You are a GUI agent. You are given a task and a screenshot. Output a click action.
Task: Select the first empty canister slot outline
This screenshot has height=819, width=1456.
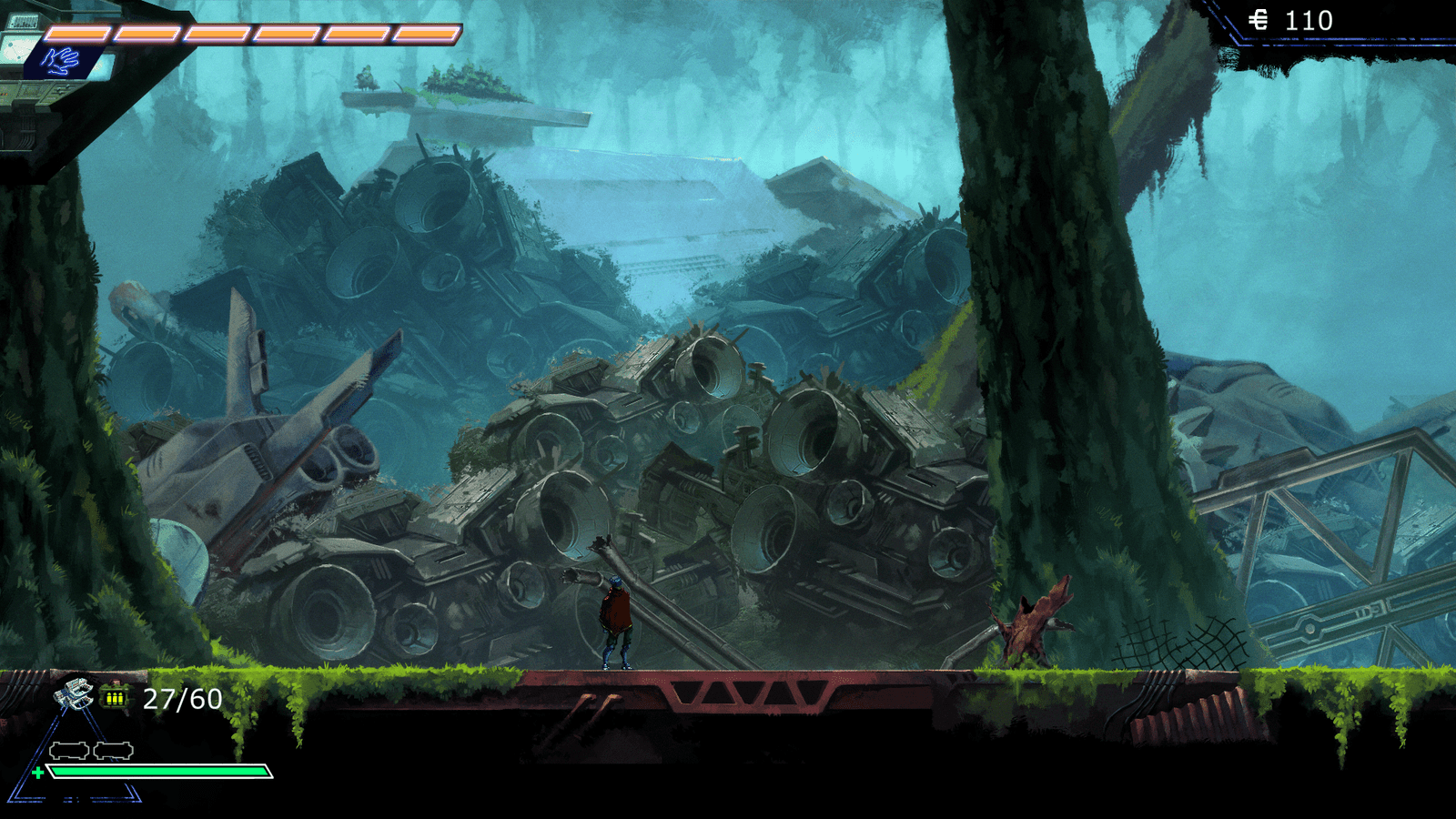69,750
